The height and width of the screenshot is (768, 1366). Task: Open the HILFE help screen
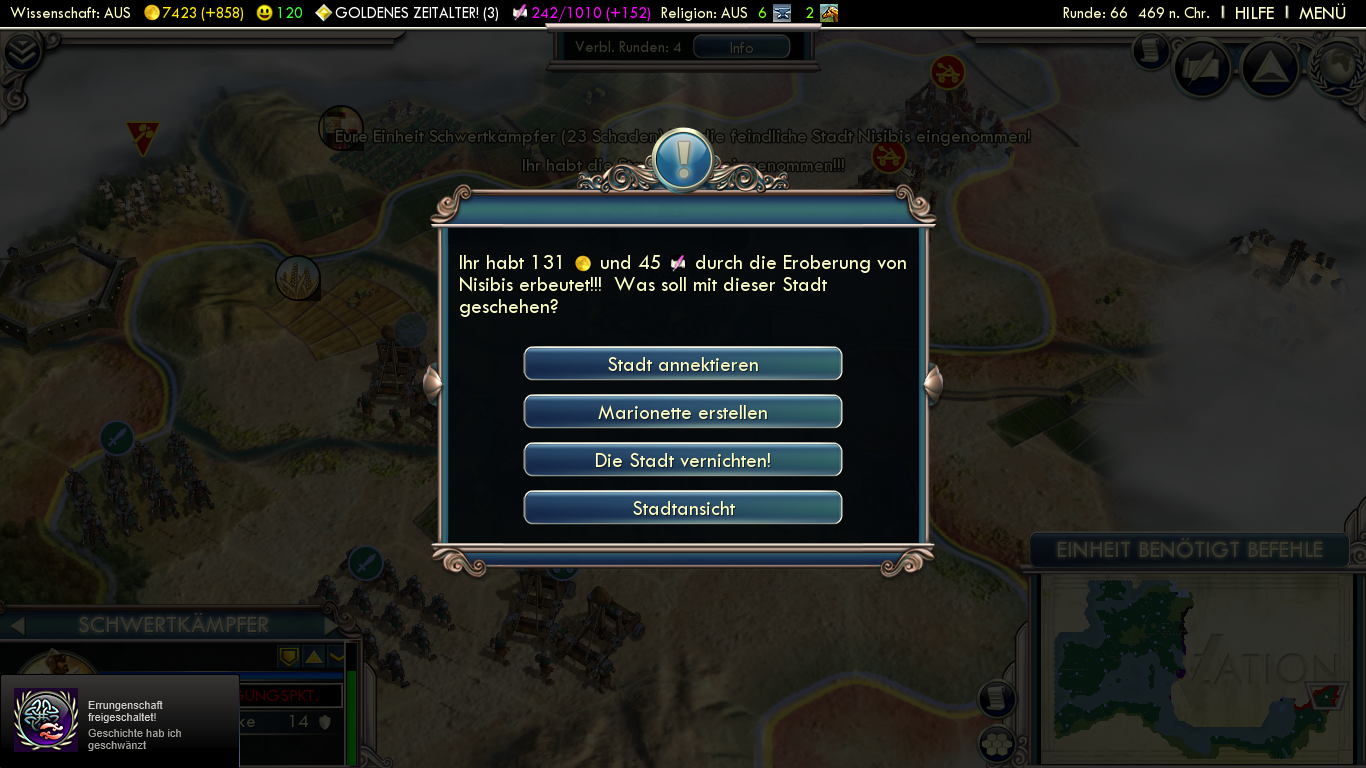click(1254, 13)
